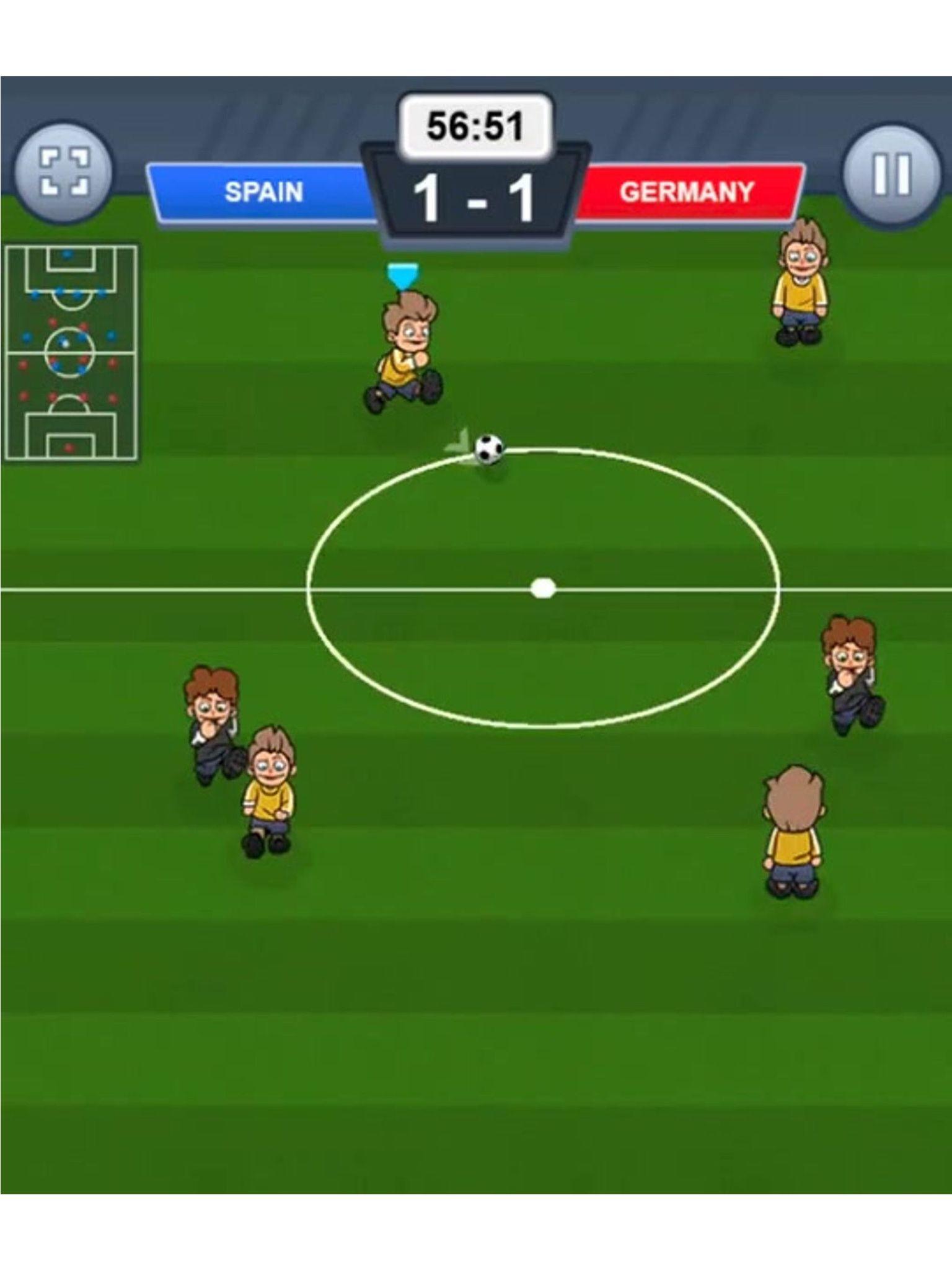
Task: Toggle the active player selection marker
Action: pyautogui.click(x=403, y=274)
